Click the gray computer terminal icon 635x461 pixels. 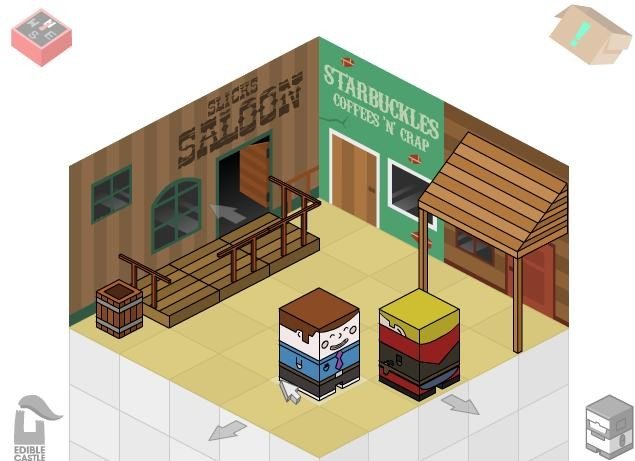coord(609,426)
